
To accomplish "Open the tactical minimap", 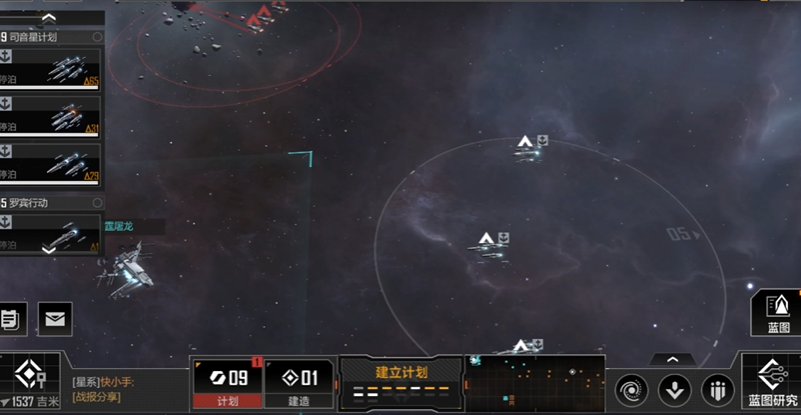I will (535, 383).
